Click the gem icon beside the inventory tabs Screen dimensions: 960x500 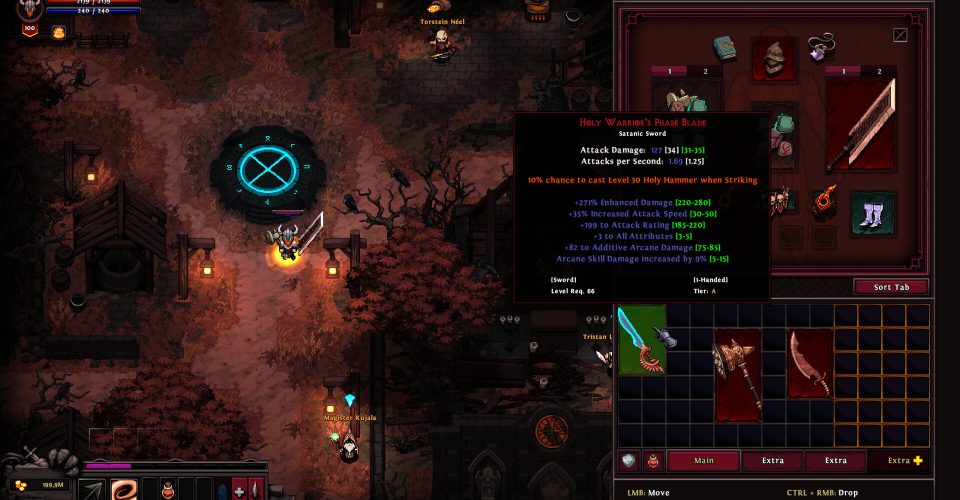pos(629,461)
